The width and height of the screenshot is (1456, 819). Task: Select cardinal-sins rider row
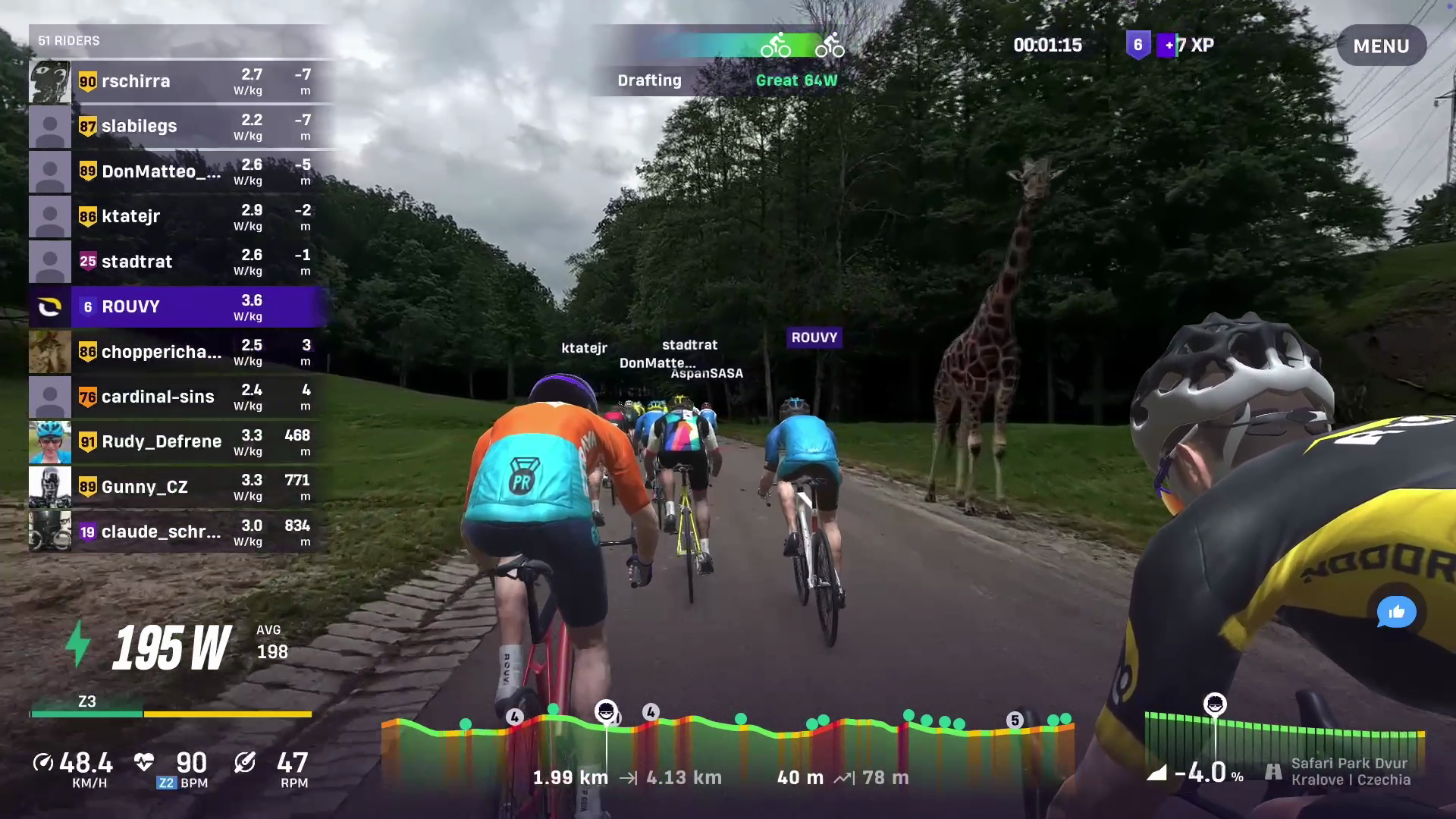point(180,397)
